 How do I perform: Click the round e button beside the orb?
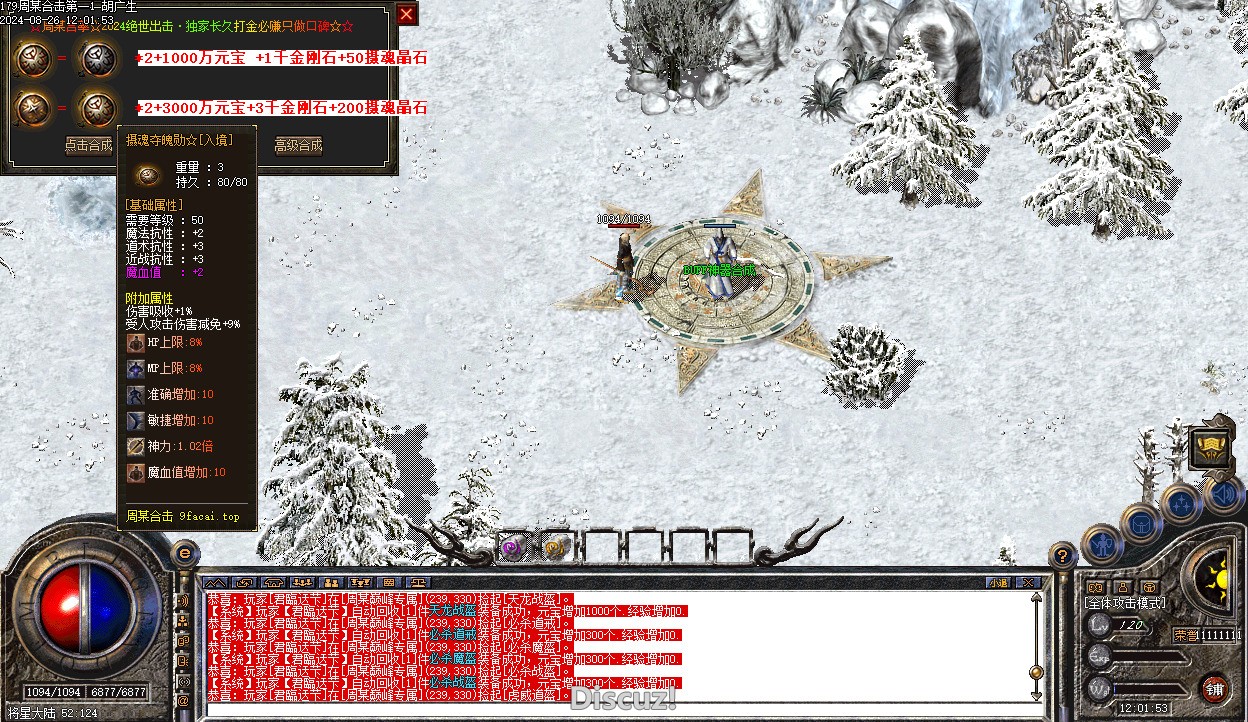coord(184,553)
